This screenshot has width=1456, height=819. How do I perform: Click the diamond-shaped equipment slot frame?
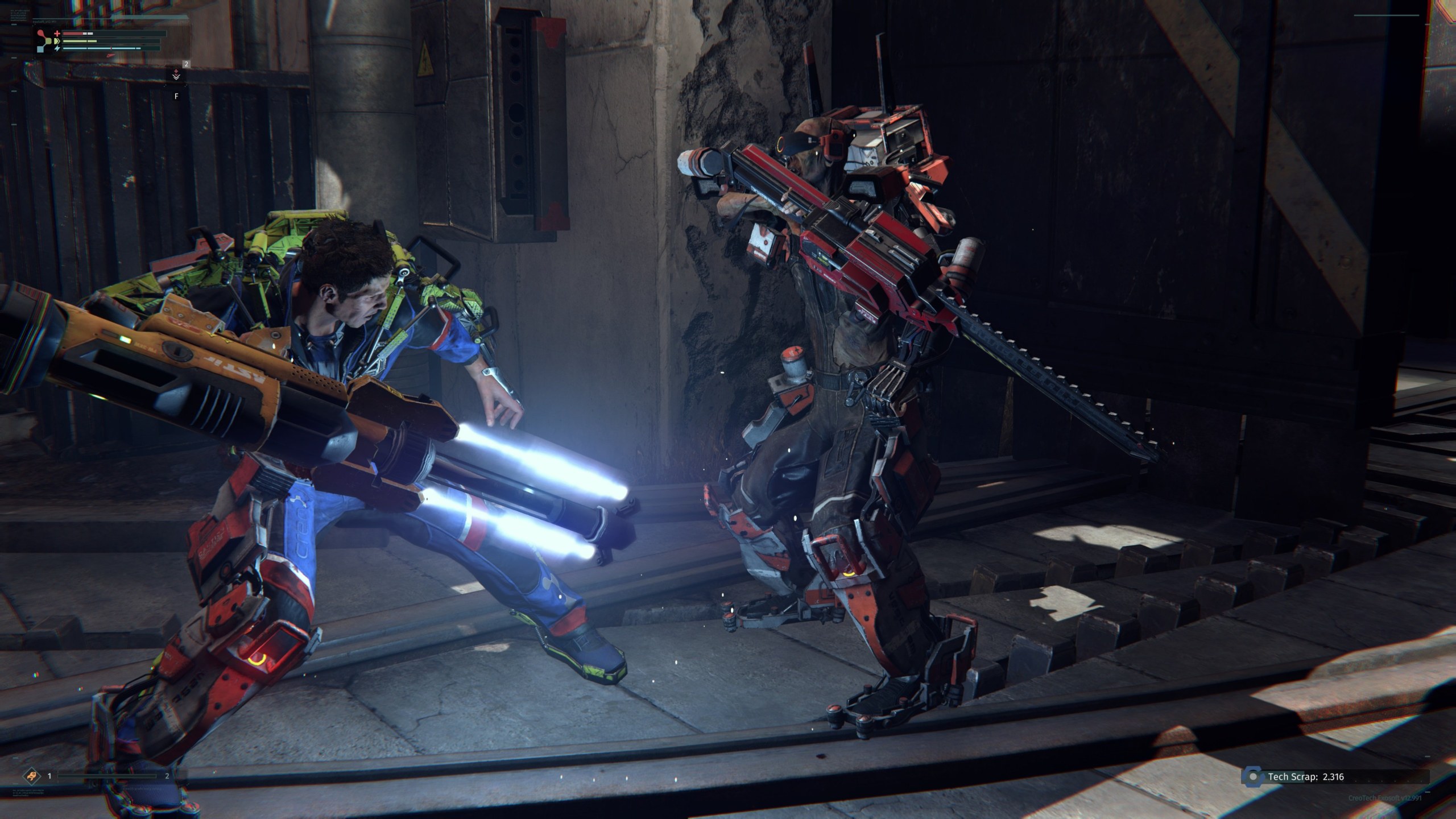[31, 776]
